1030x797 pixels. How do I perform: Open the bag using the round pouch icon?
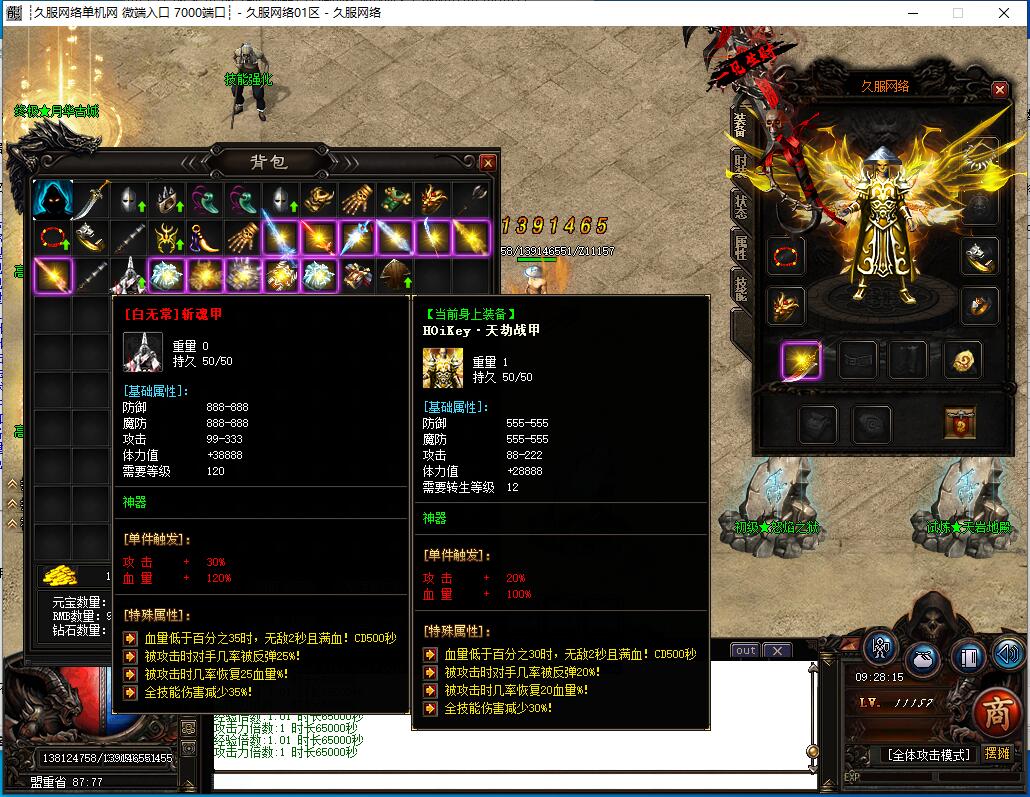[923, 659]
